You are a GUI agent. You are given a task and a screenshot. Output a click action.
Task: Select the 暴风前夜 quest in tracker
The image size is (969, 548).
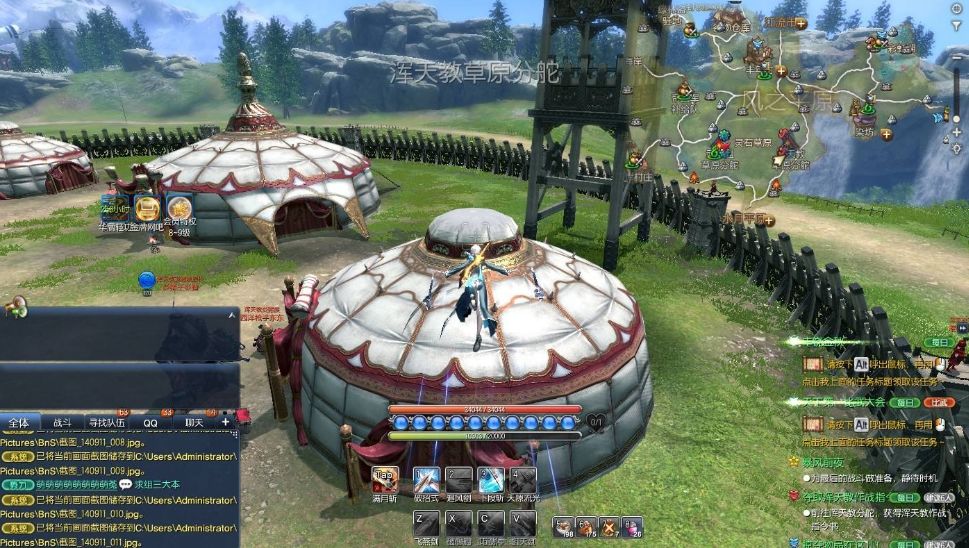pos(823,462)
